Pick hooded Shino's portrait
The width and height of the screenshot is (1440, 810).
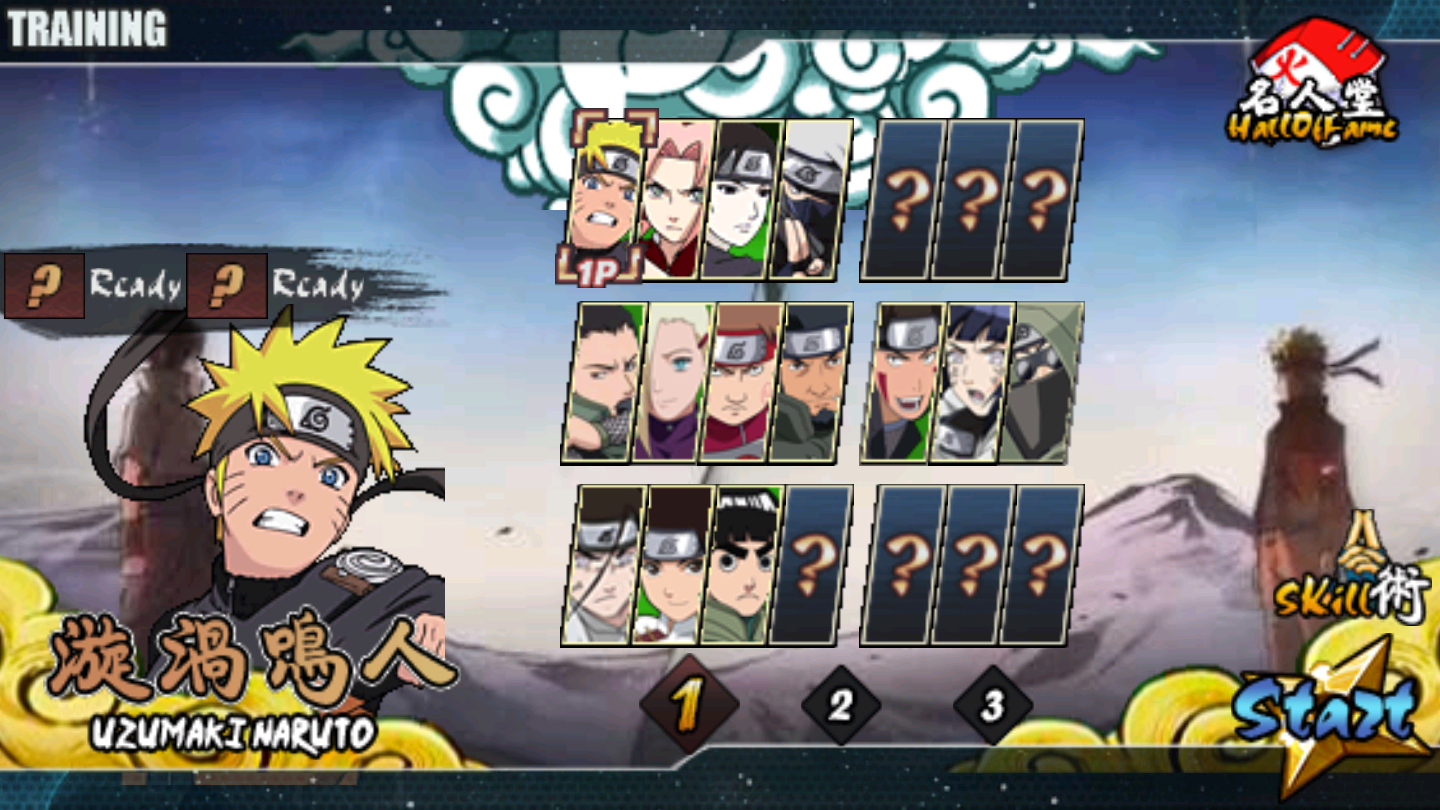pos(1042,382)
